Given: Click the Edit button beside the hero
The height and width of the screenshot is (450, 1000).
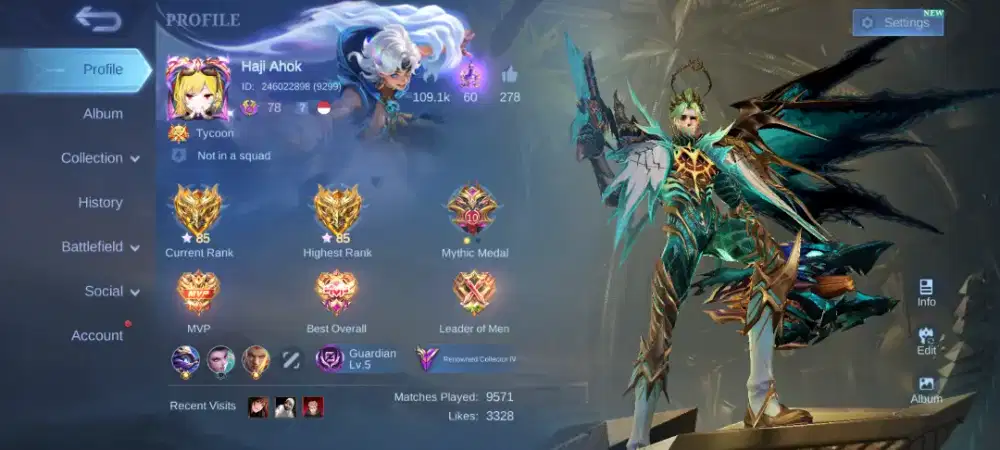Looking at the screenshot, I should tap(926, 341).
